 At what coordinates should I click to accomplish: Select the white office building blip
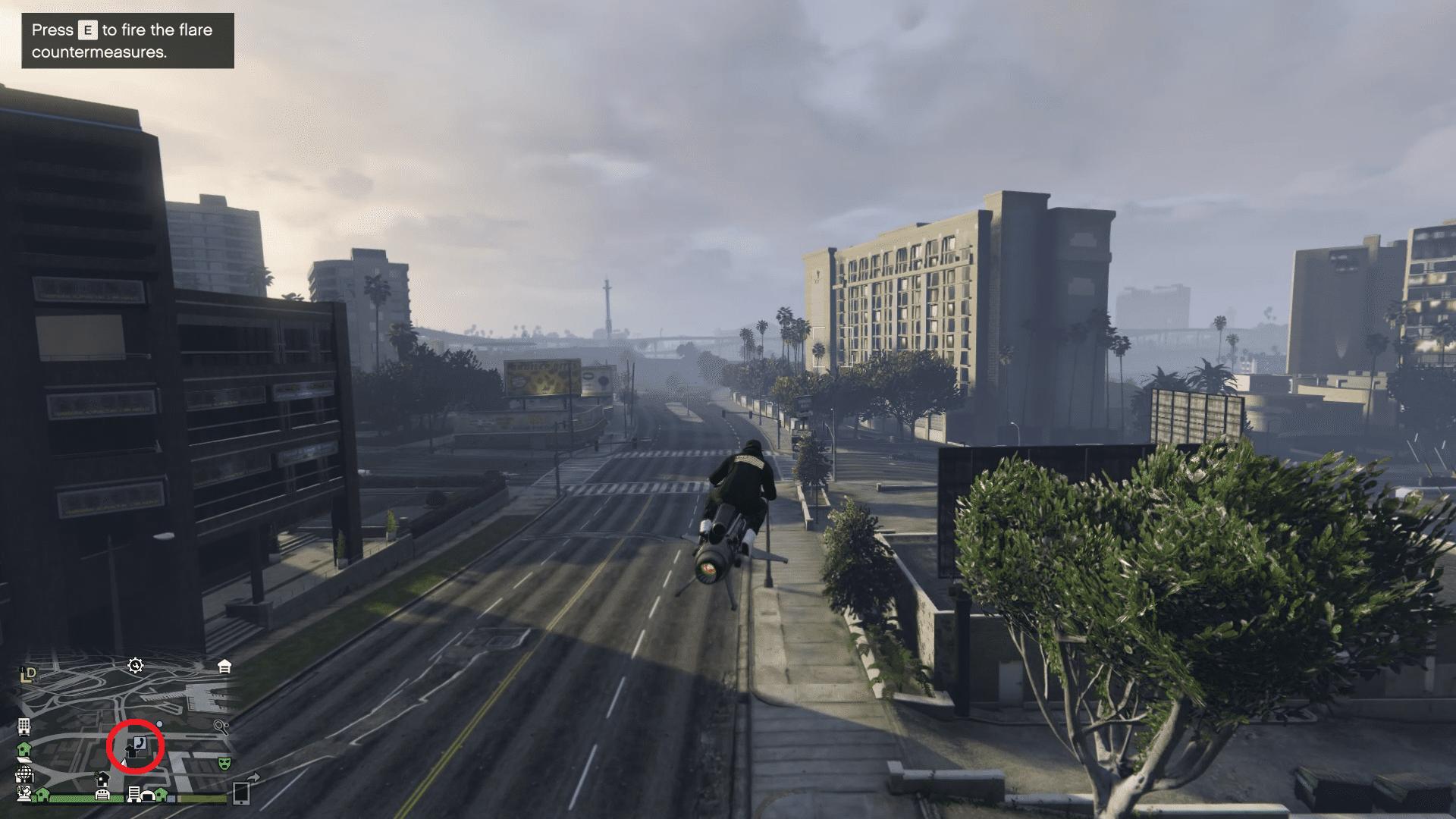24,726
